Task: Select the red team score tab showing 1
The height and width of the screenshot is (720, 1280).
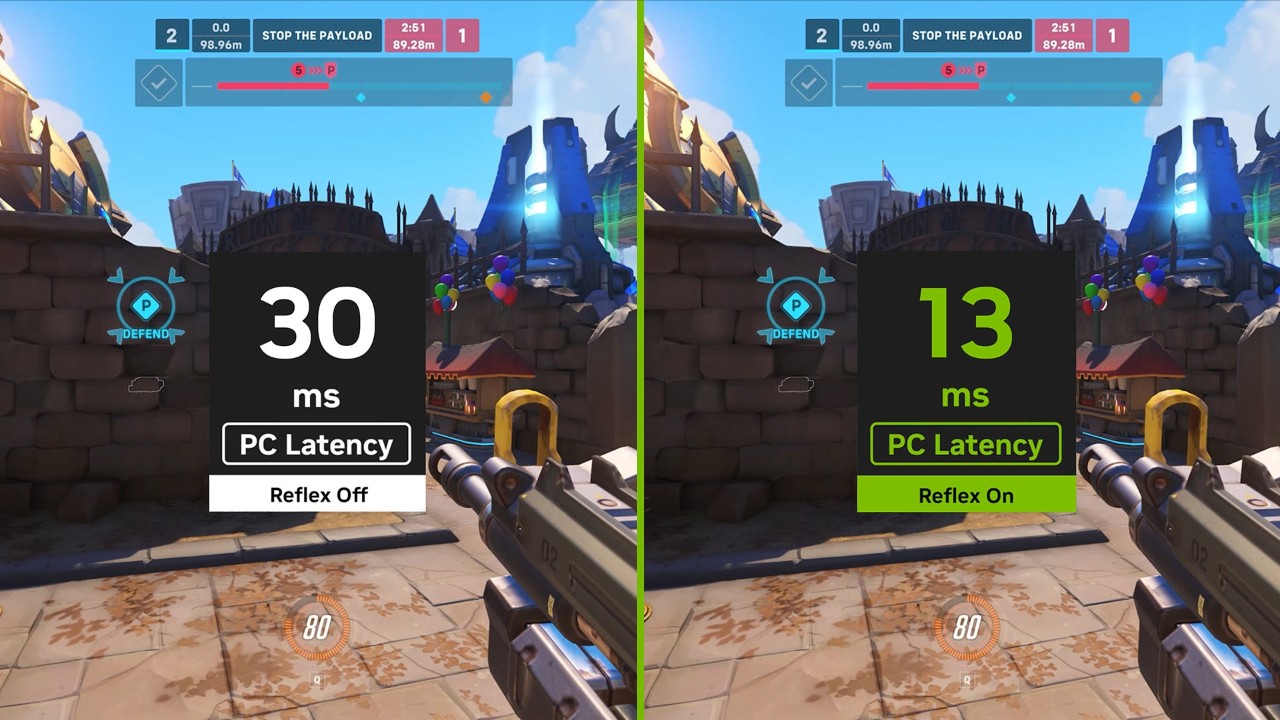Action: (461, 35)
